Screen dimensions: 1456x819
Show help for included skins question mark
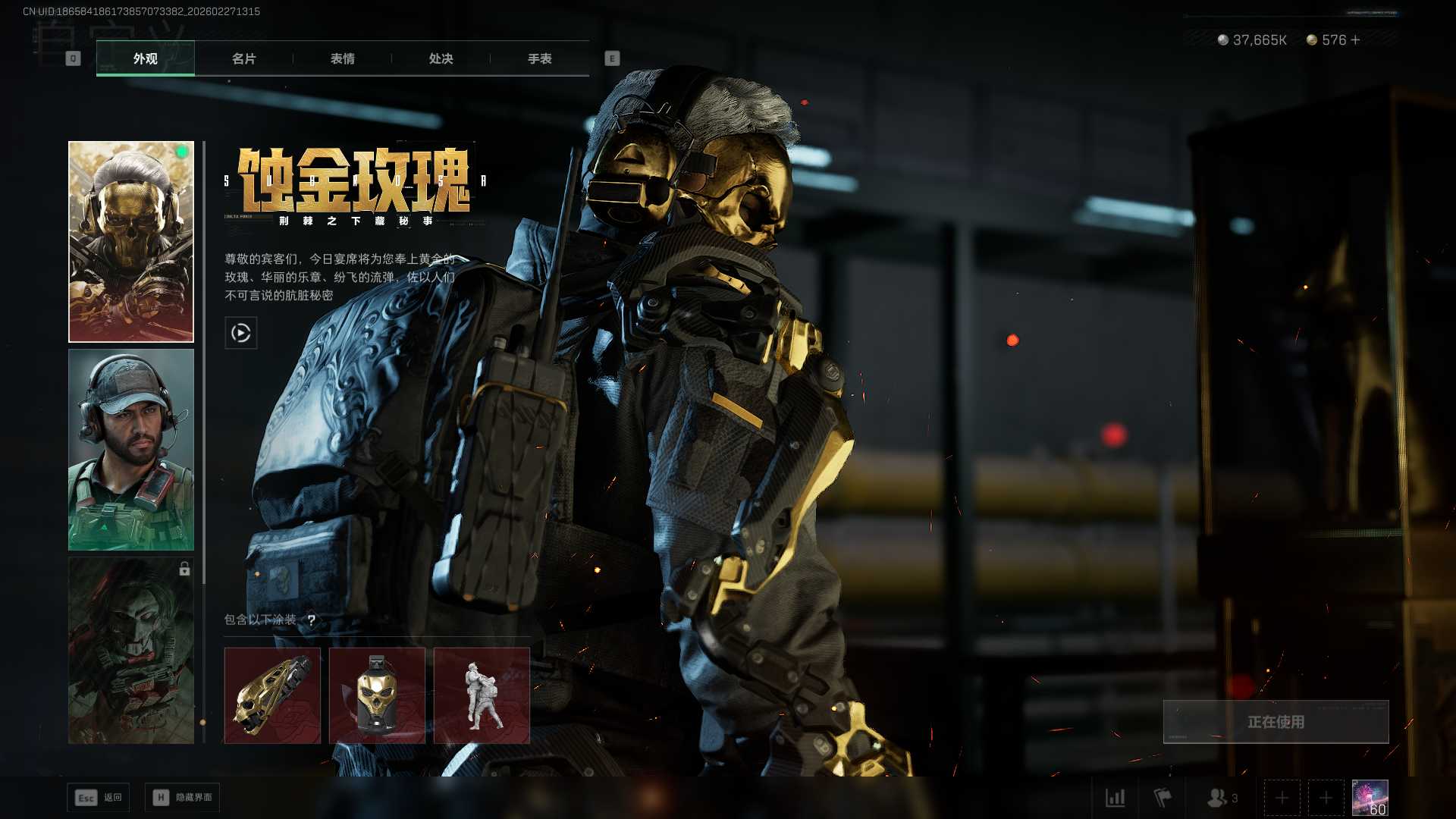(311, 620)
